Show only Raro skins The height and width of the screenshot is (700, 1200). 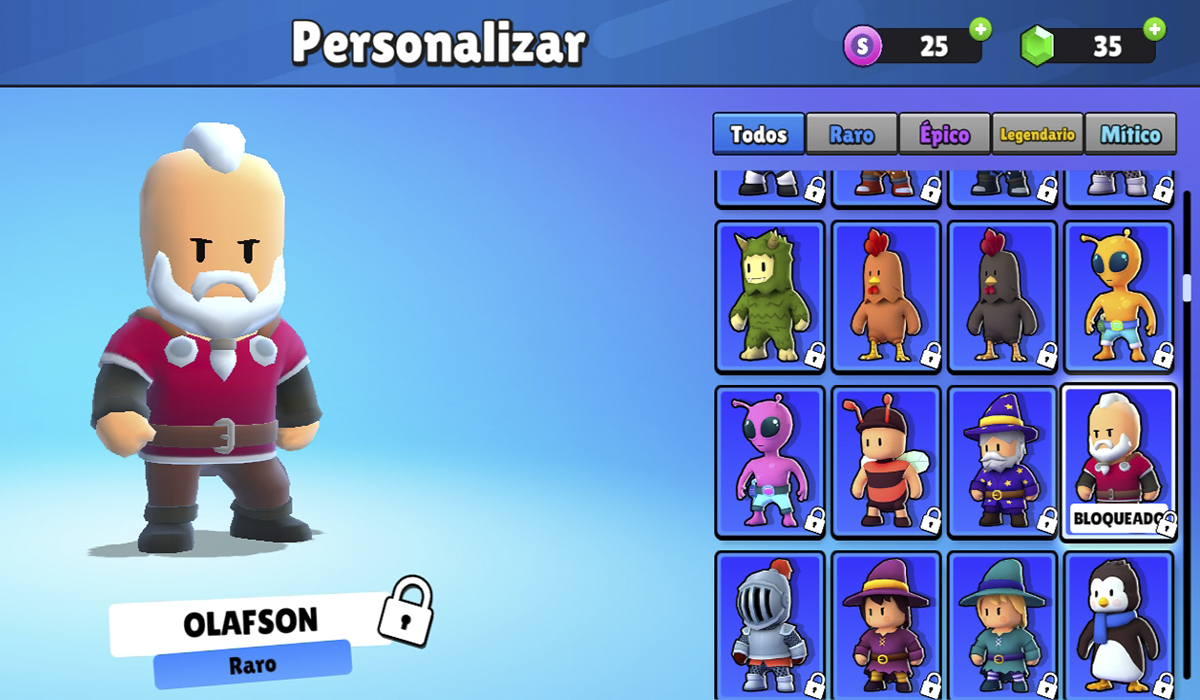(x=851, y=134)
